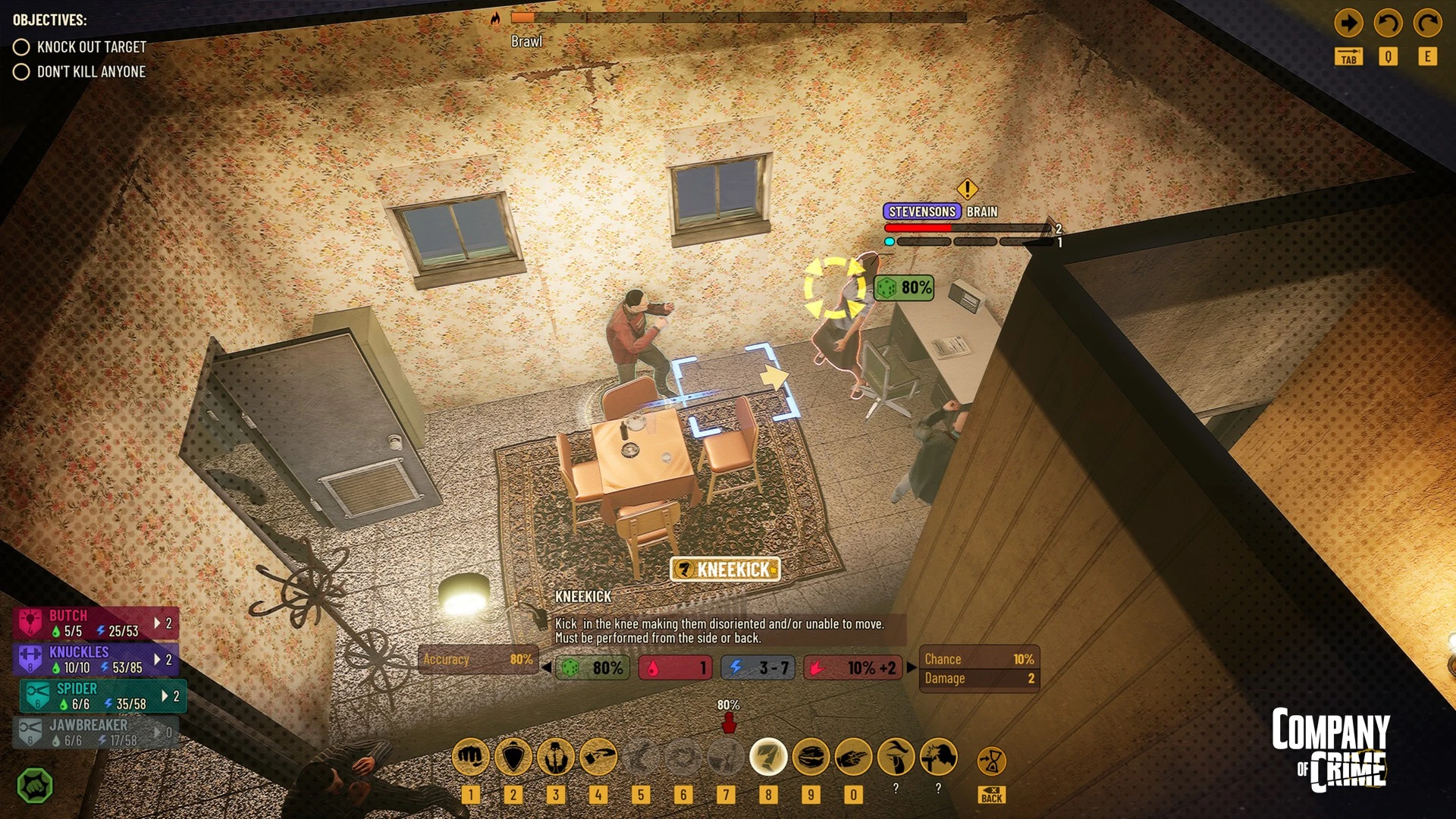Click the Kneekick ability name label
The height and width of the screenshot is (819, 1456).
point(725,570)
